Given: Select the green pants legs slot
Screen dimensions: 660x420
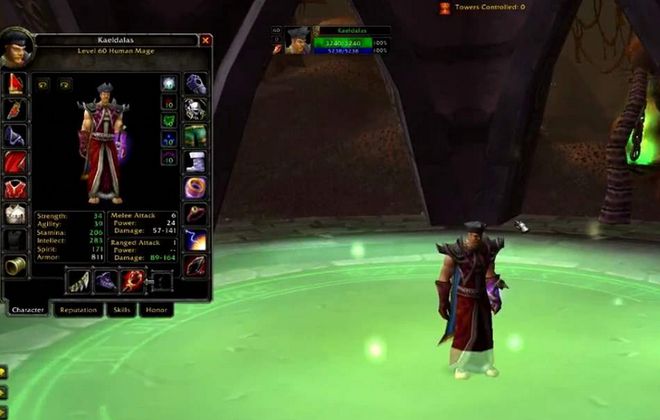Looking at the screenshot, I should (195, 135).
